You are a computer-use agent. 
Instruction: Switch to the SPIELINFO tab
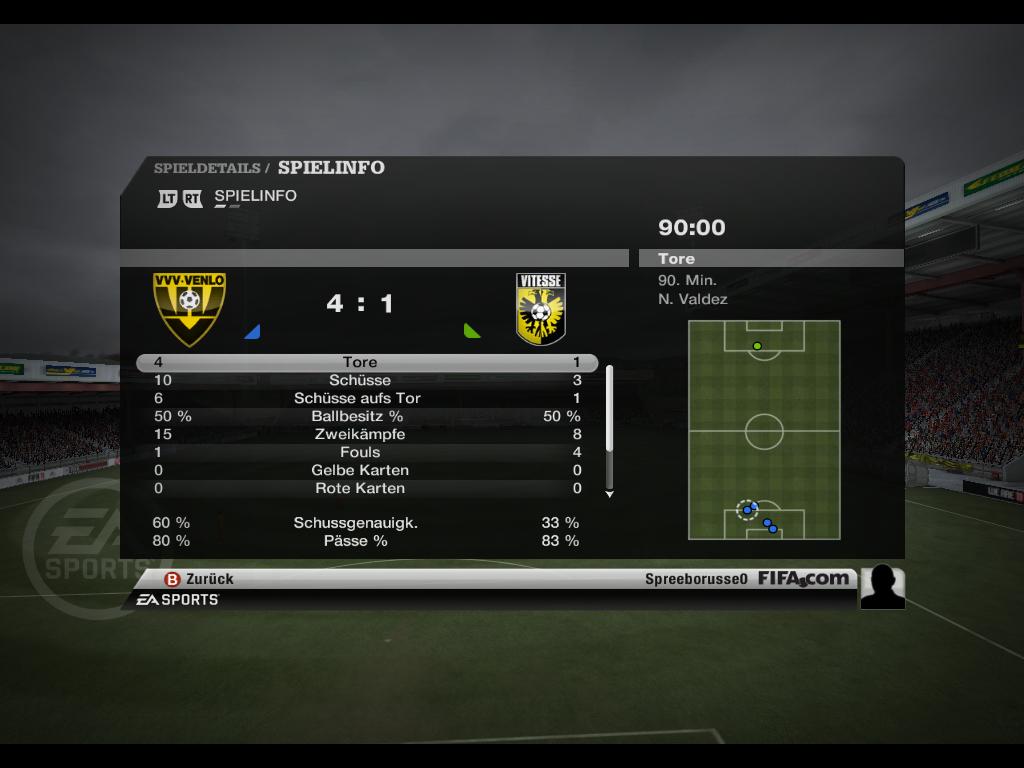coord(255,196)
